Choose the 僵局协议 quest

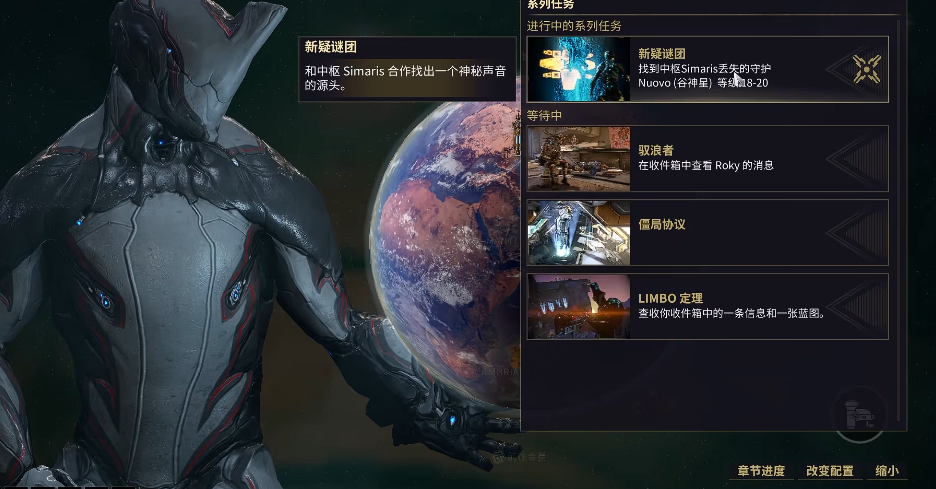(706, 232)
